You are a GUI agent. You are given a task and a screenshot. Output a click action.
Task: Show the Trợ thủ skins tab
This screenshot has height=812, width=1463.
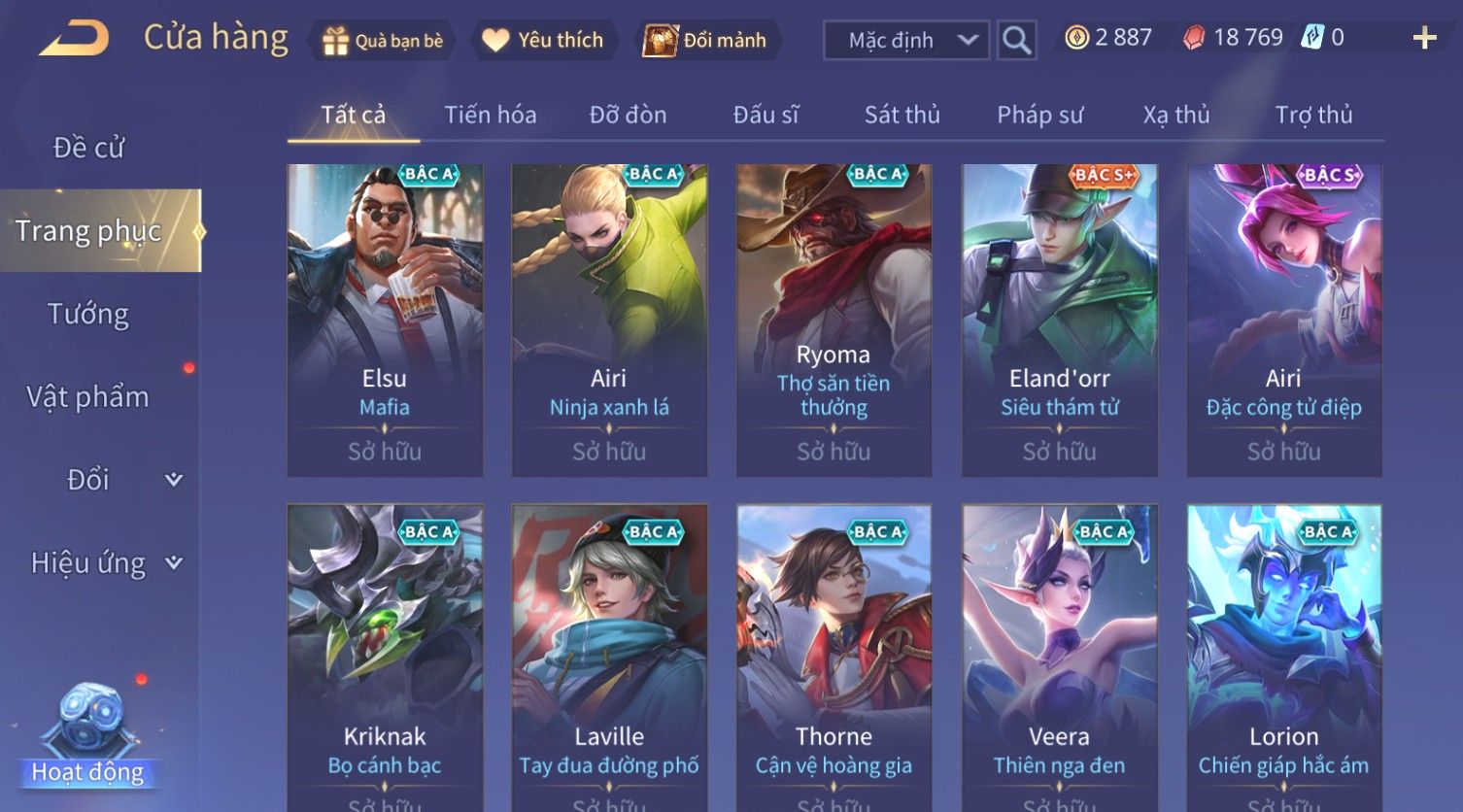pos(1312,115)
